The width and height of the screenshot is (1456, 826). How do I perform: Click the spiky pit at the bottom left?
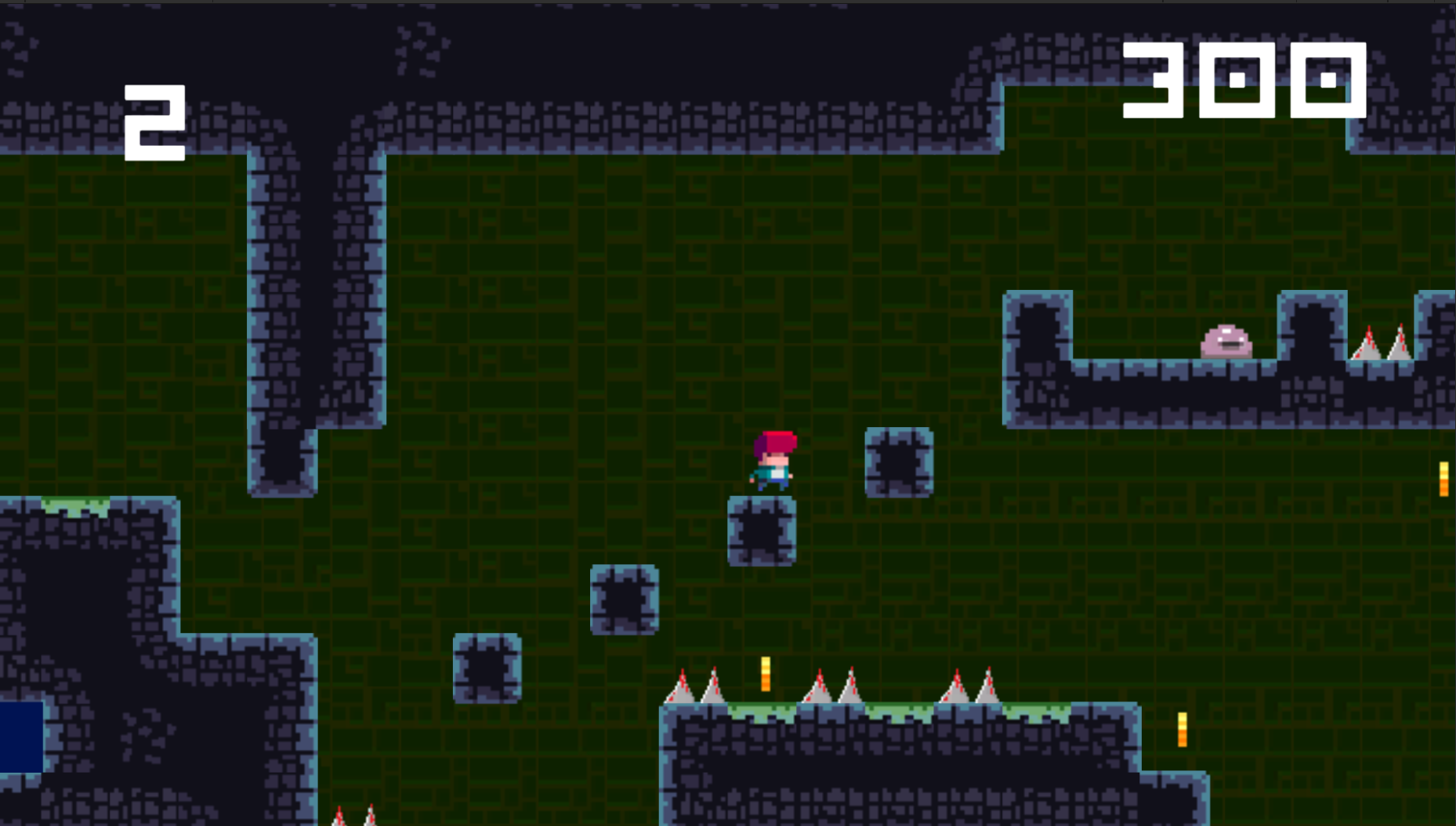tap(353, 819)
